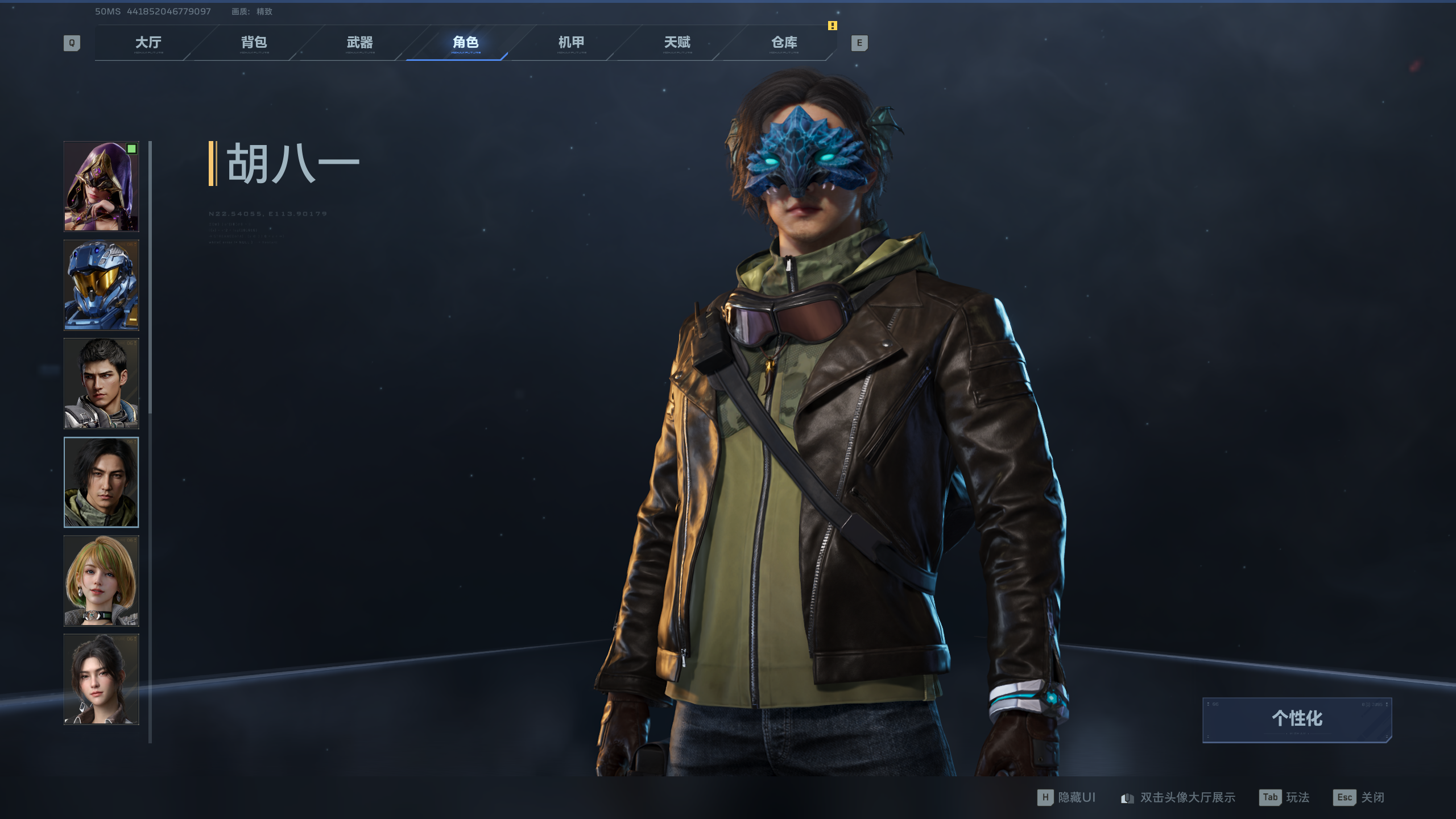
Task: Select the dark ponytail woman portrait
Action: [x=101, y=679]
